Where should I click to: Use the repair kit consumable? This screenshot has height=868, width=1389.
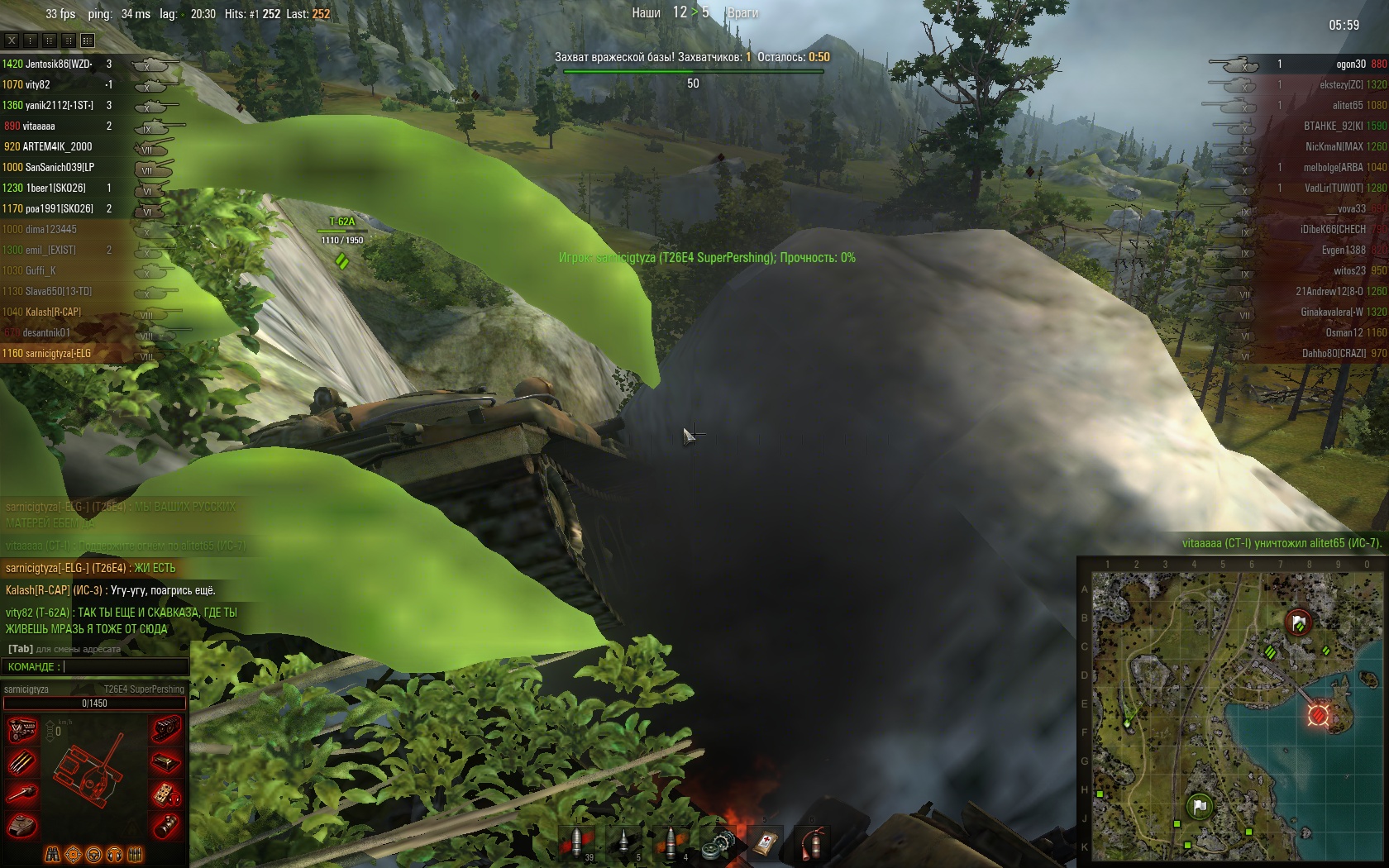(718, 842)
